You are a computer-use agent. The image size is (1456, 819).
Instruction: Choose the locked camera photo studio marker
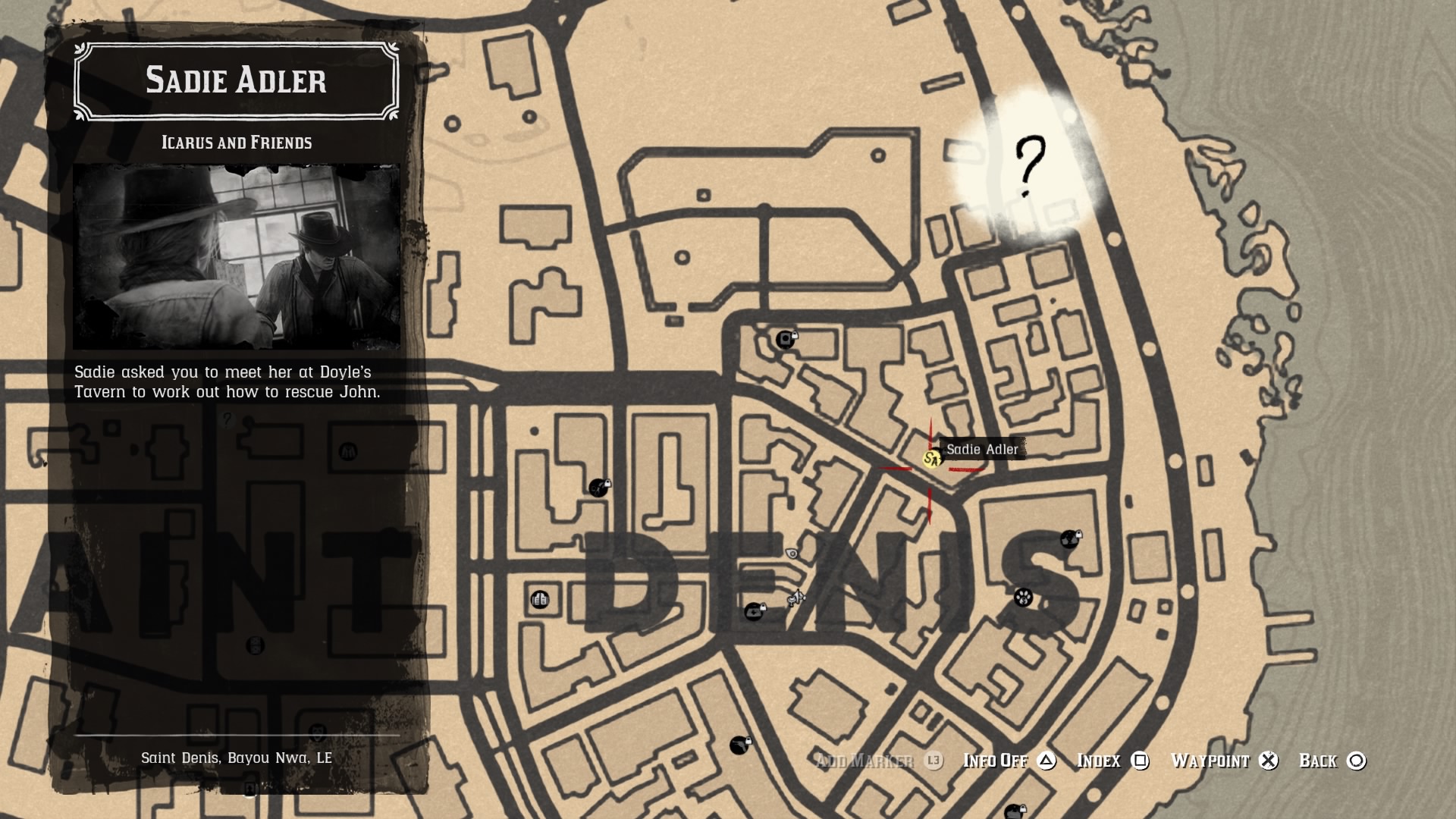785,339
